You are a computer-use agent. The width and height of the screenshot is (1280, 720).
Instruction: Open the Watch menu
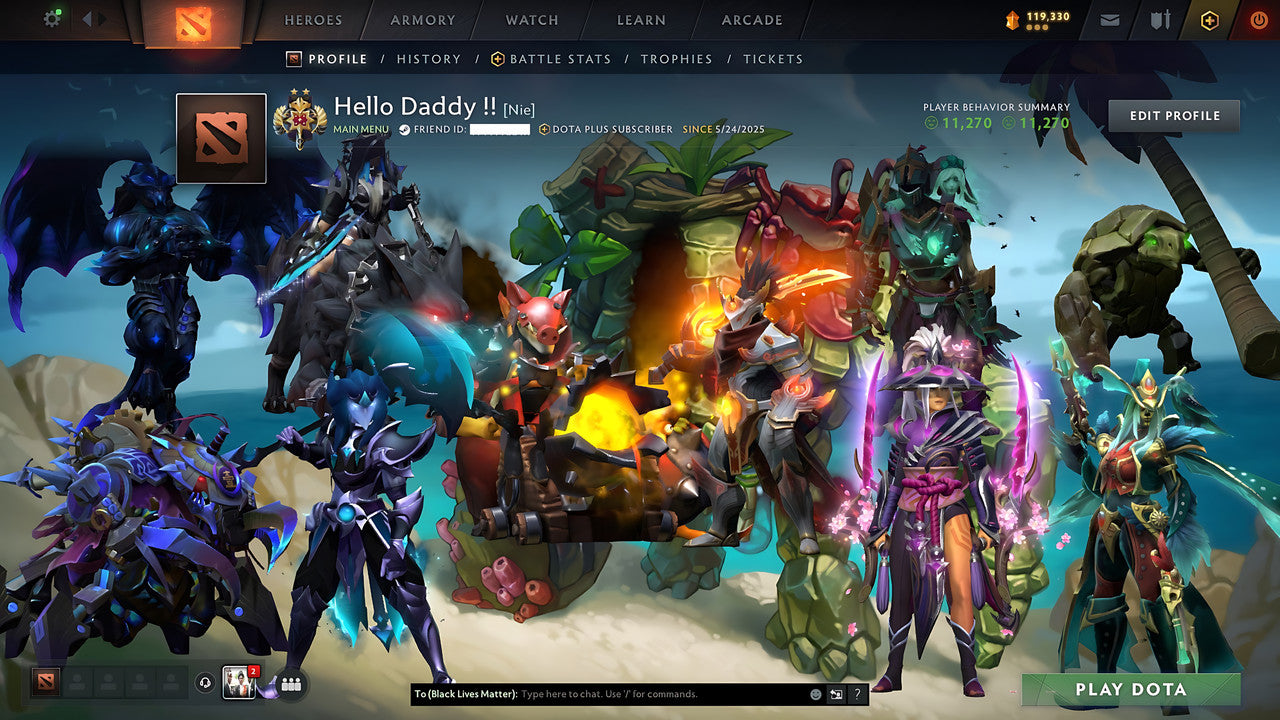531,20
